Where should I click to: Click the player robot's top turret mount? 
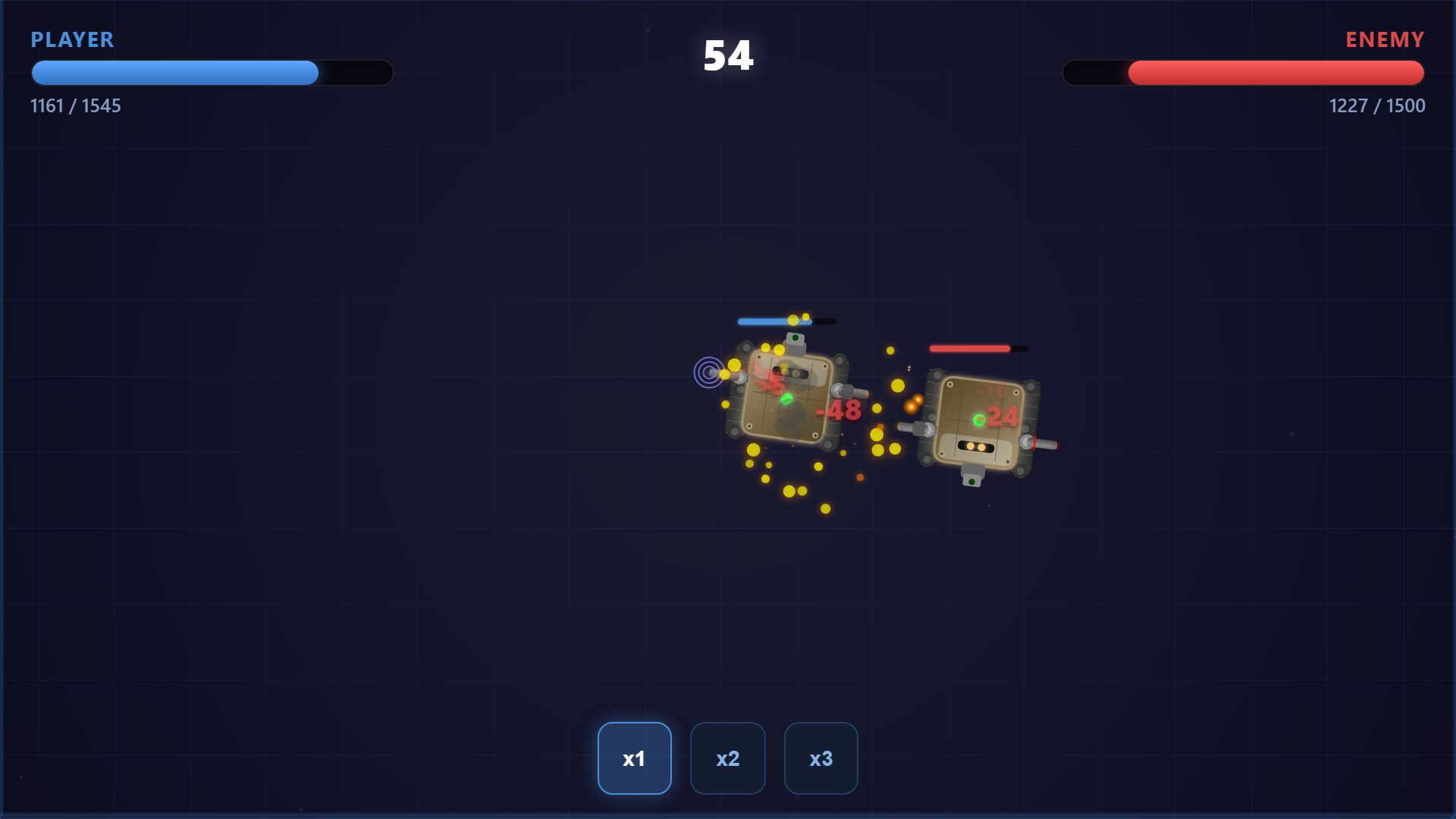pos(793,344)
